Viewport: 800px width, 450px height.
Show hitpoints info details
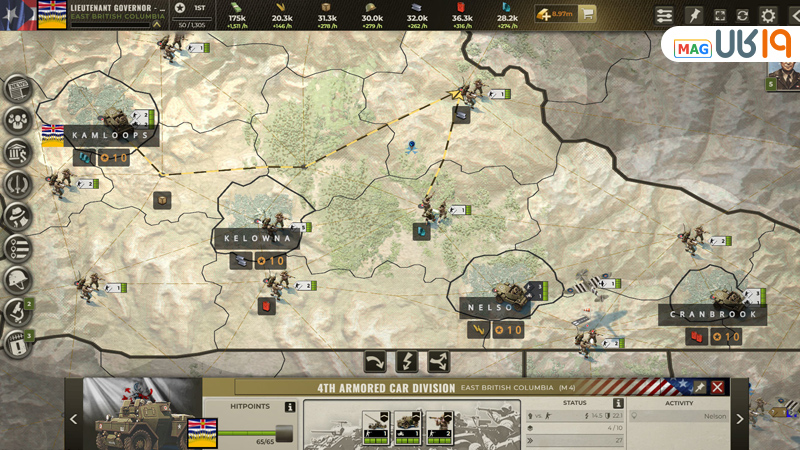click(289, 407)
